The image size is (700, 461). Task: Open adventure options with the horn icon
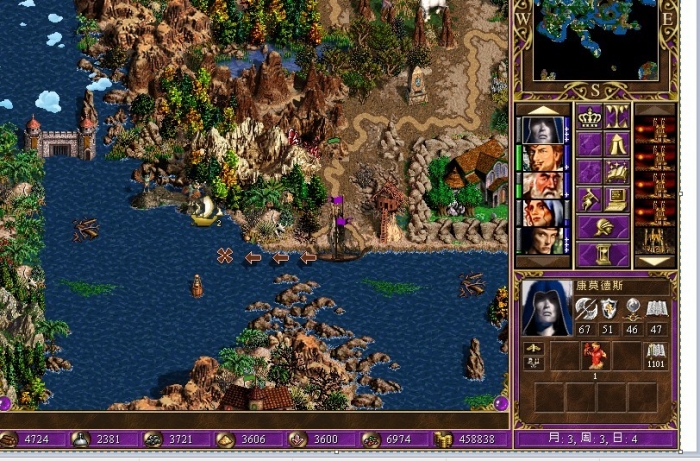[x=589, y=199]
